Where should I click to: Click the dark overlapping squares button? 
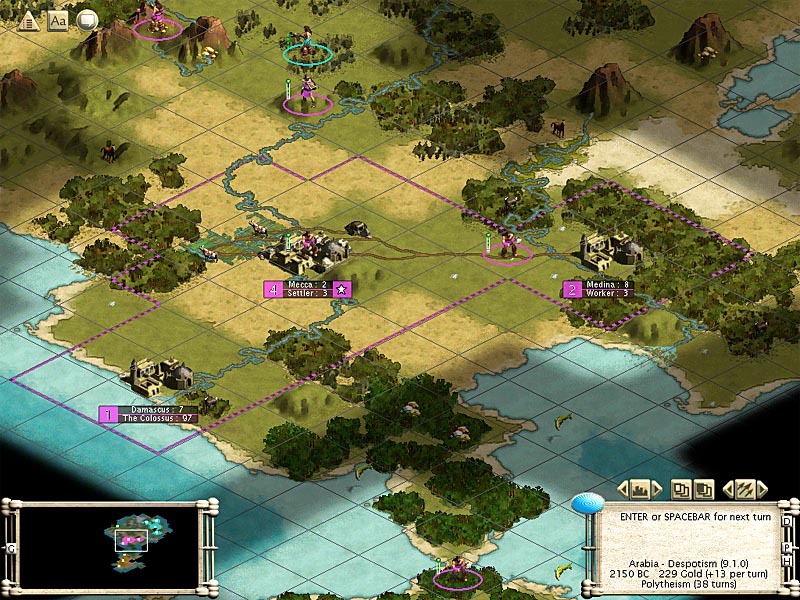point(704,489)
